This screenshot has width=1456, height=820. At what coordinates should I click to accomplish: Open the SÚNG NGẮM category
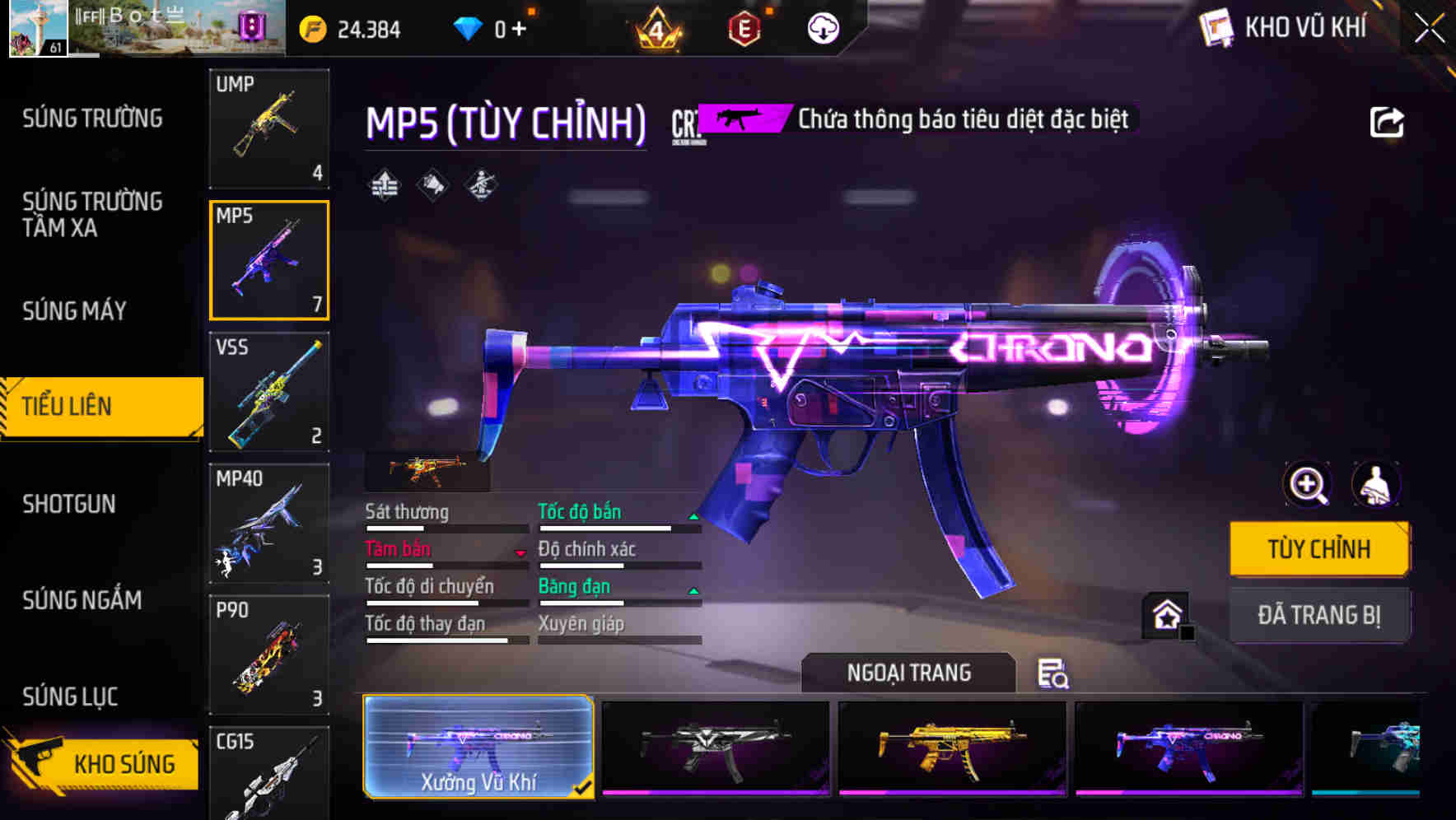[x=82, y=600]
